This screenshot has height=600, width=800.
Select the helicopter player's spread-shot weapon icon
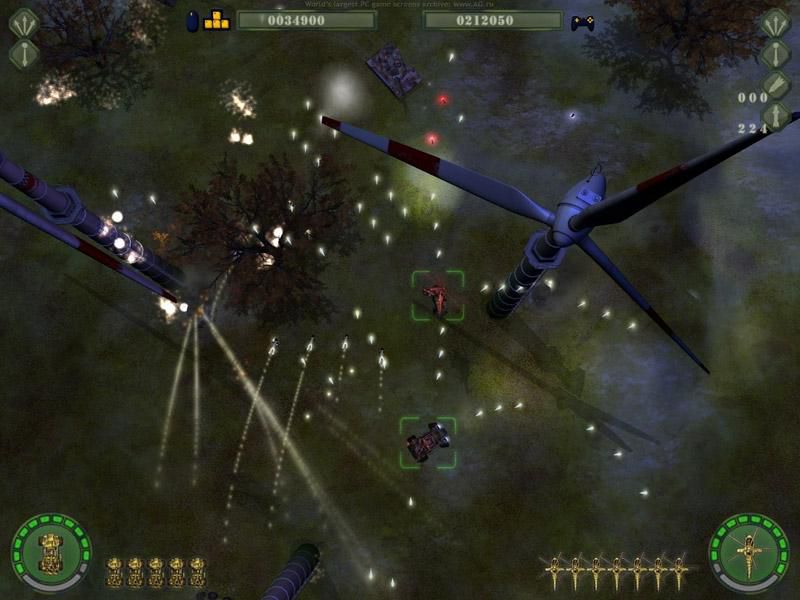(776, 22)
